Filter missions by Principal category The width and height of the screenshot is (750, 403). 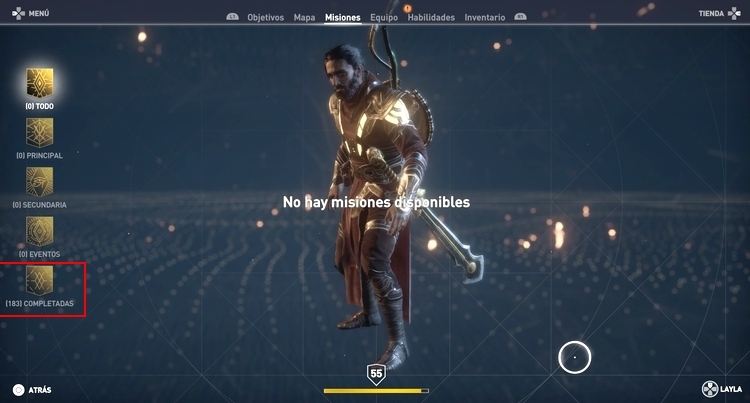coord(40,132)
